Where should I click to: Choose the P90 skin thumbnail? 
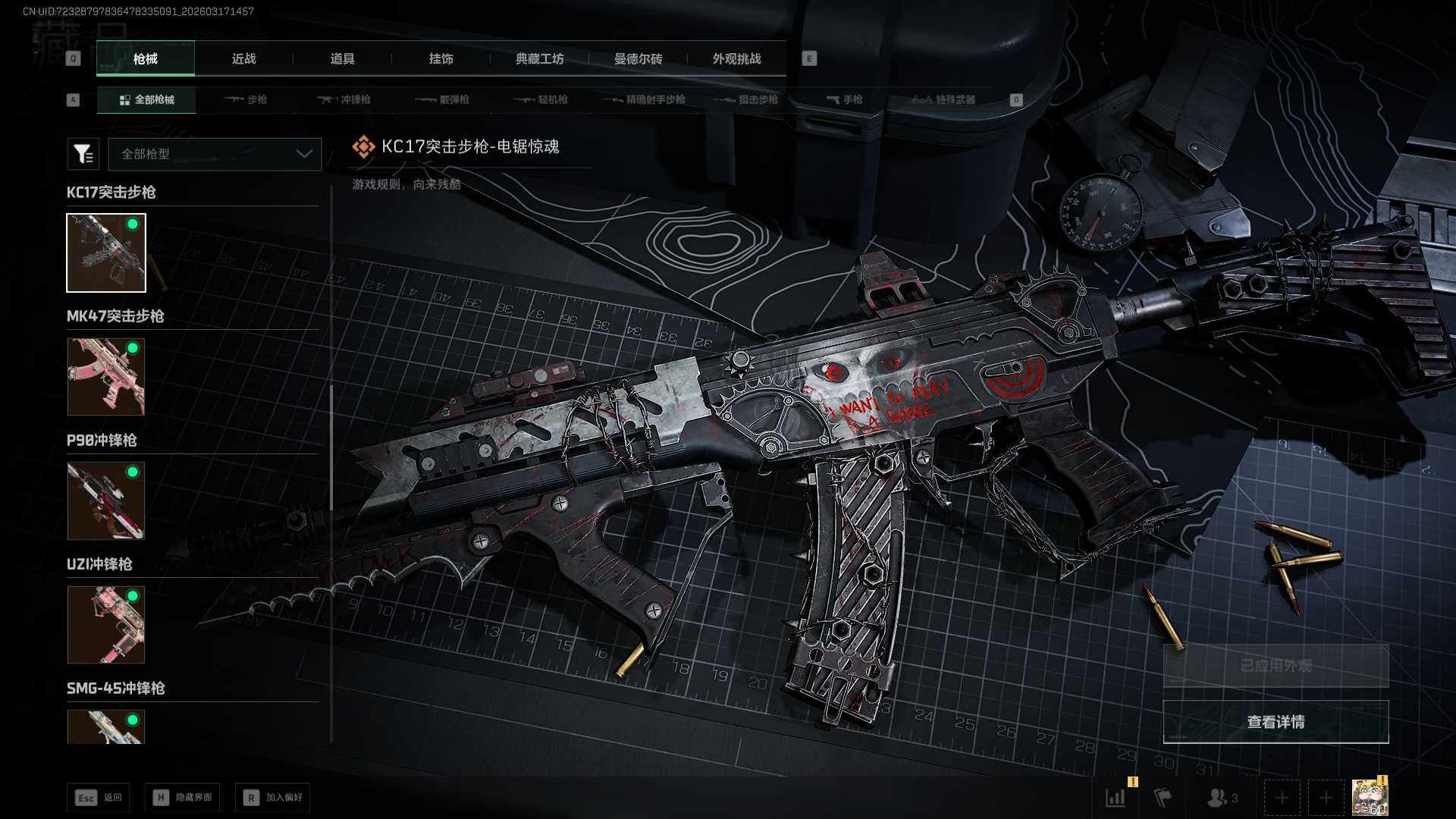pyautogui.click(x=105, y=500)
